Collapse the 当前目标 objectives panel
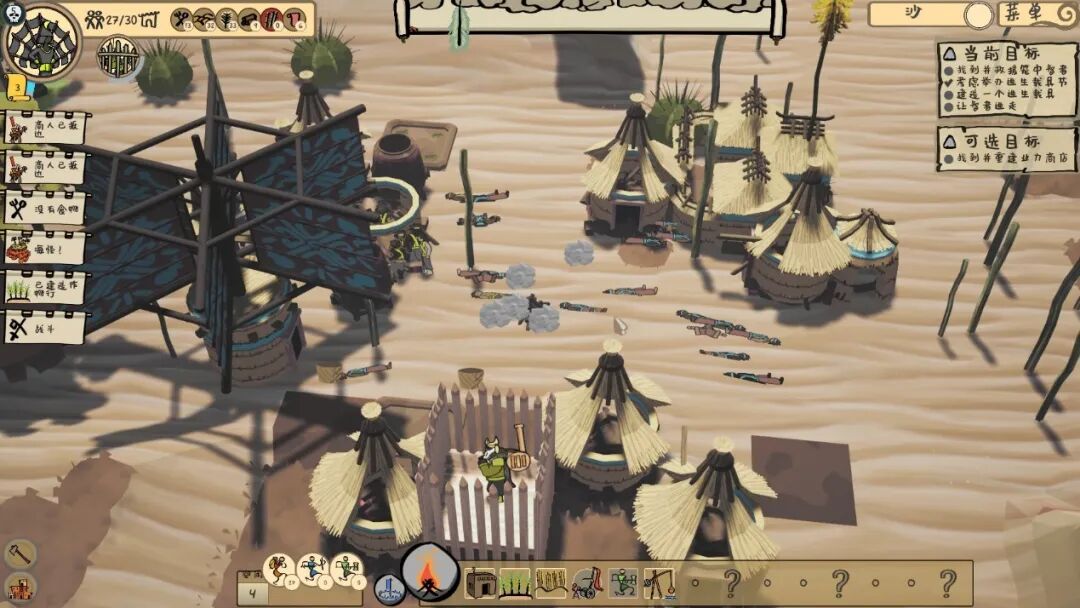 tap(946, 52)
